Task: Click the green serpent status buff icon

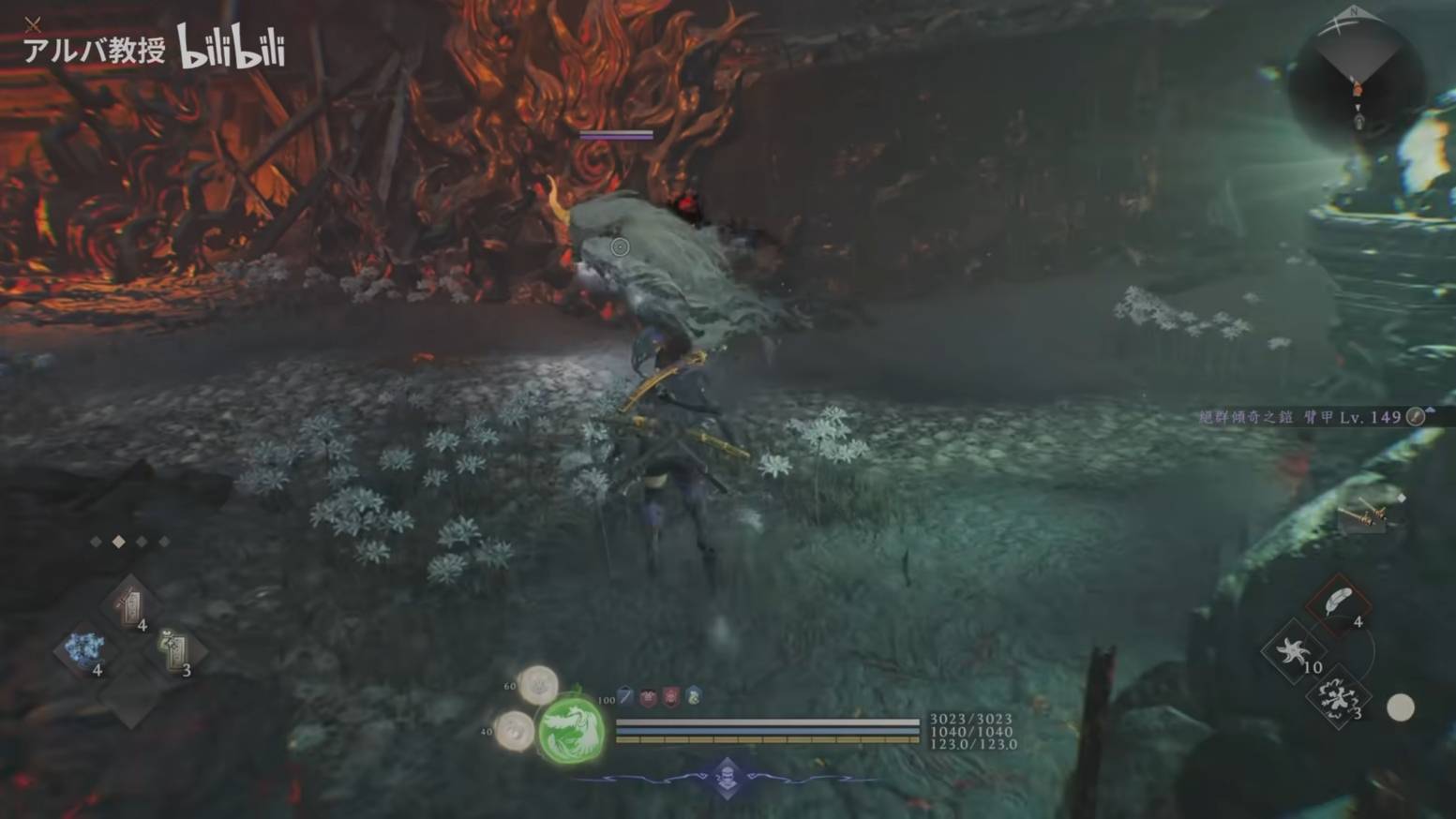Action: 693,696
